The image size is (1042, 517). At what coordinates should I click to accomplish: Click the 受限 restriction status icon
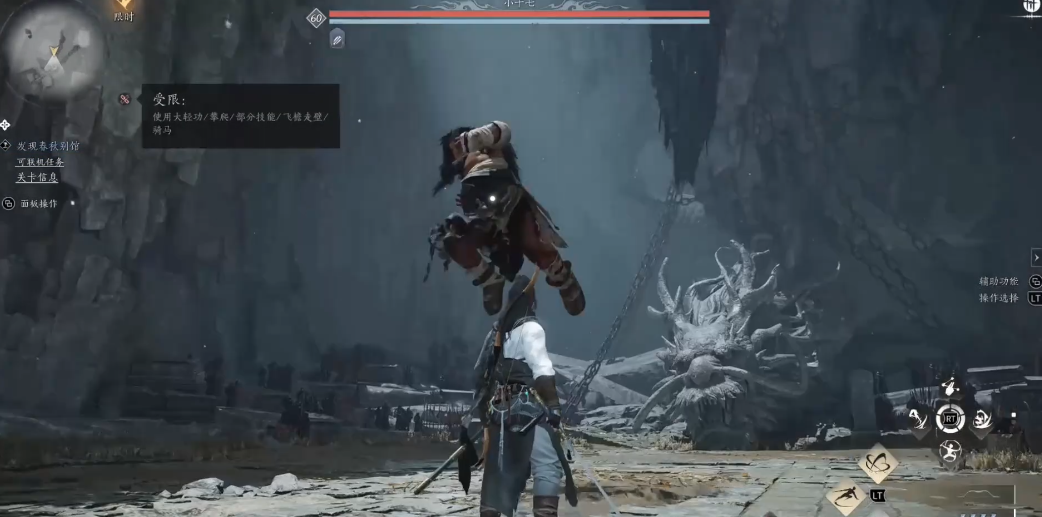[x=125, y=99]
